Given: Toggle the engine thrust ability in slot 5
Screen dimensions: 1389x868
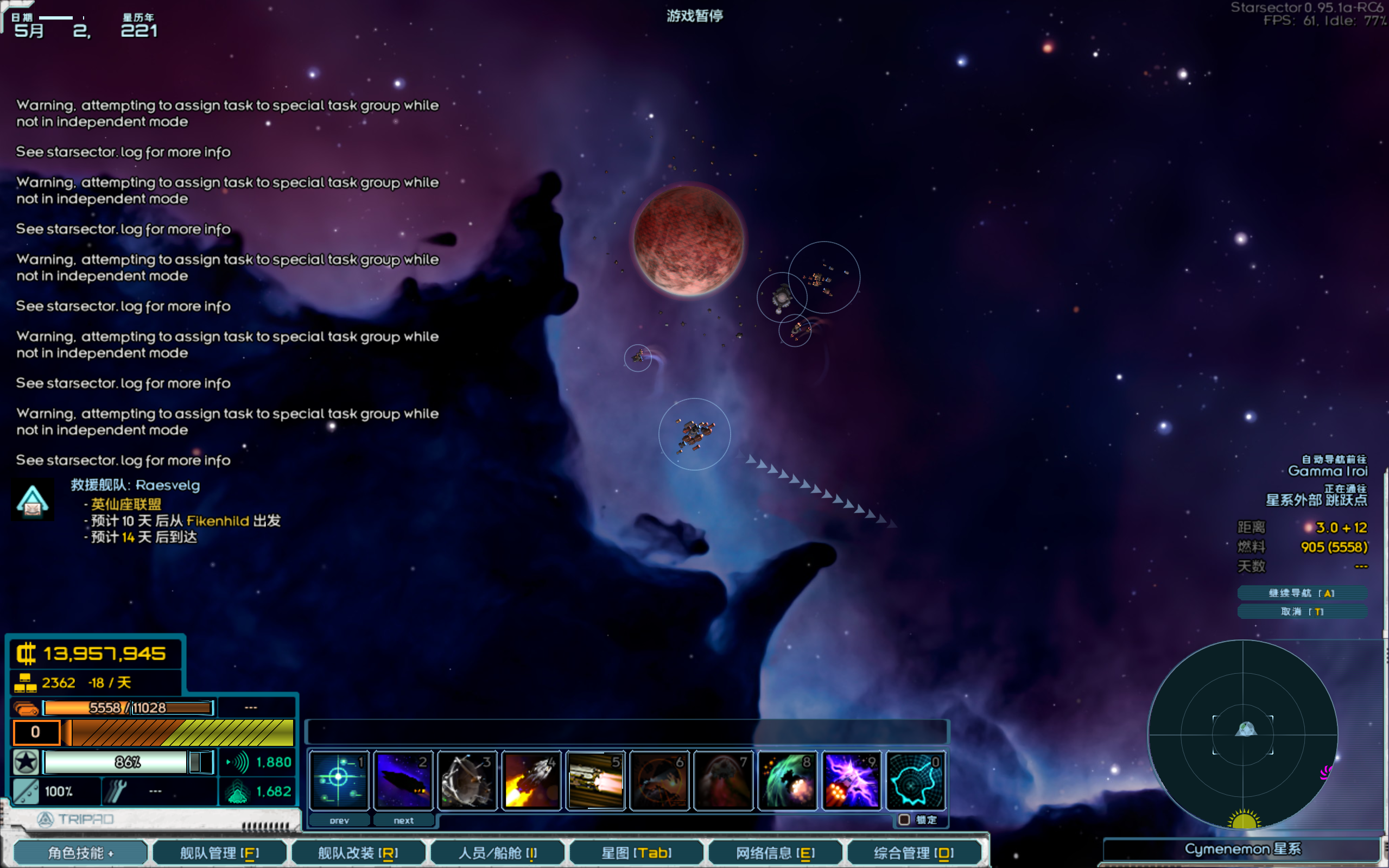Looking at the screenshot, I should tap(596, 780).
